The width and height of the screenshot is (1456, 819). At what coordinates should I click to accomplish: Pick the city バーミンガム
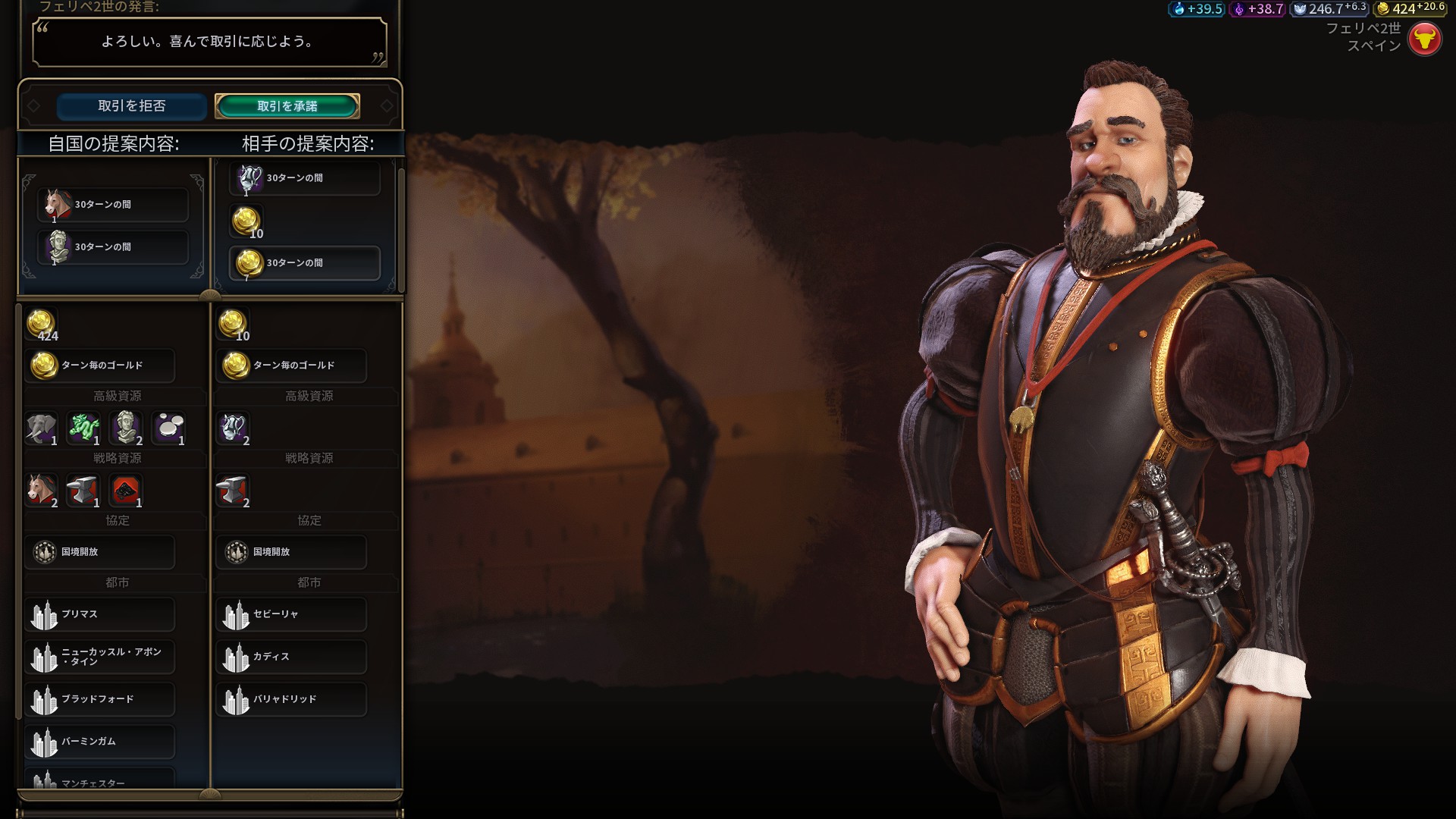pyautogui.click(x=100, y=742)
